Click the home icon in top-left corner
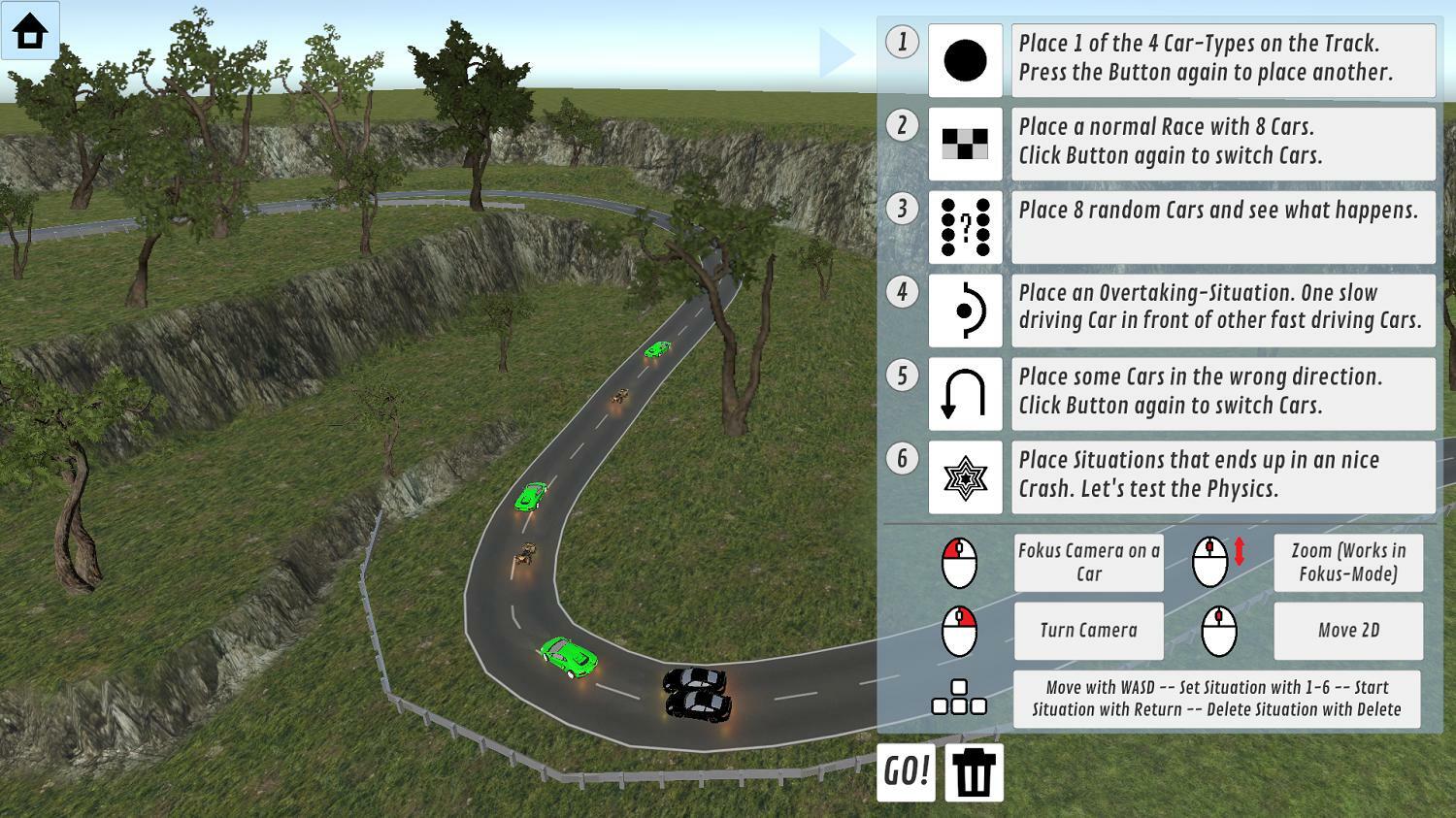 (x=28, y=32)
